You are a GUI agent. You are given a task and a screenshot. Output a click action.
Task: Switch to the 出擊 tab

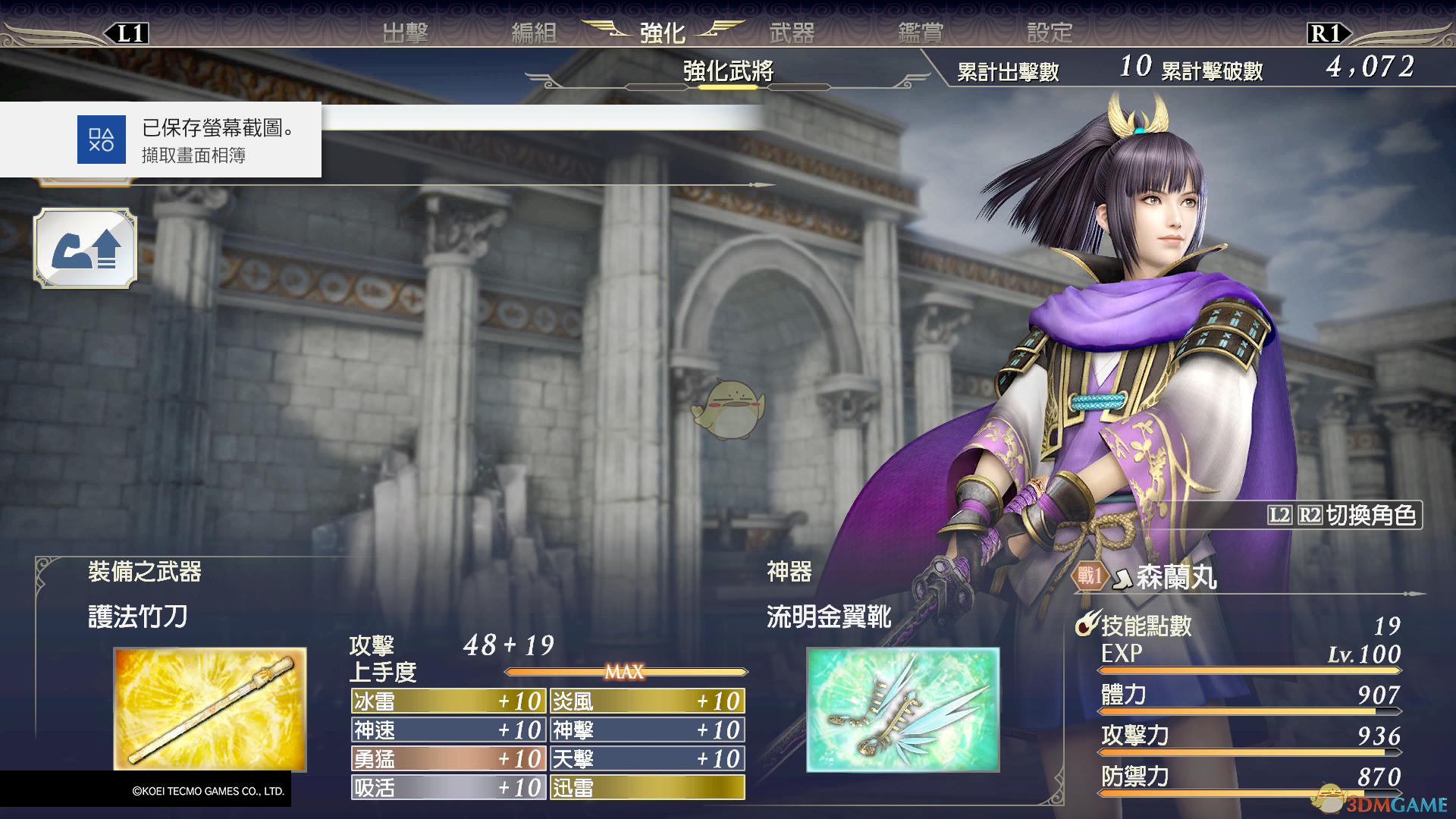[x=405, y=33]
